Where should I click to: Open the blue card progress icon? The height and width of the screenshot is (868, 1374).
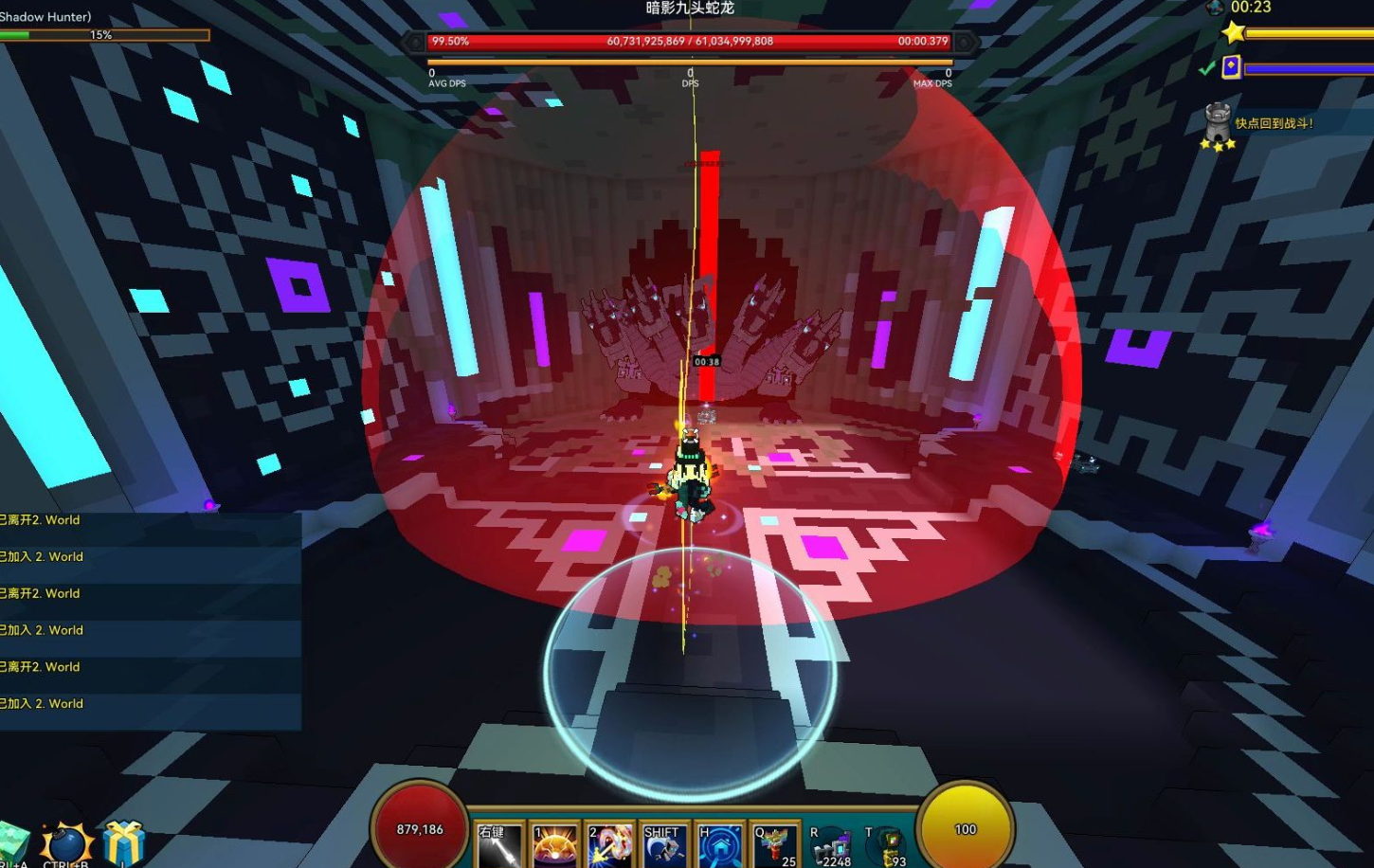1231,67
